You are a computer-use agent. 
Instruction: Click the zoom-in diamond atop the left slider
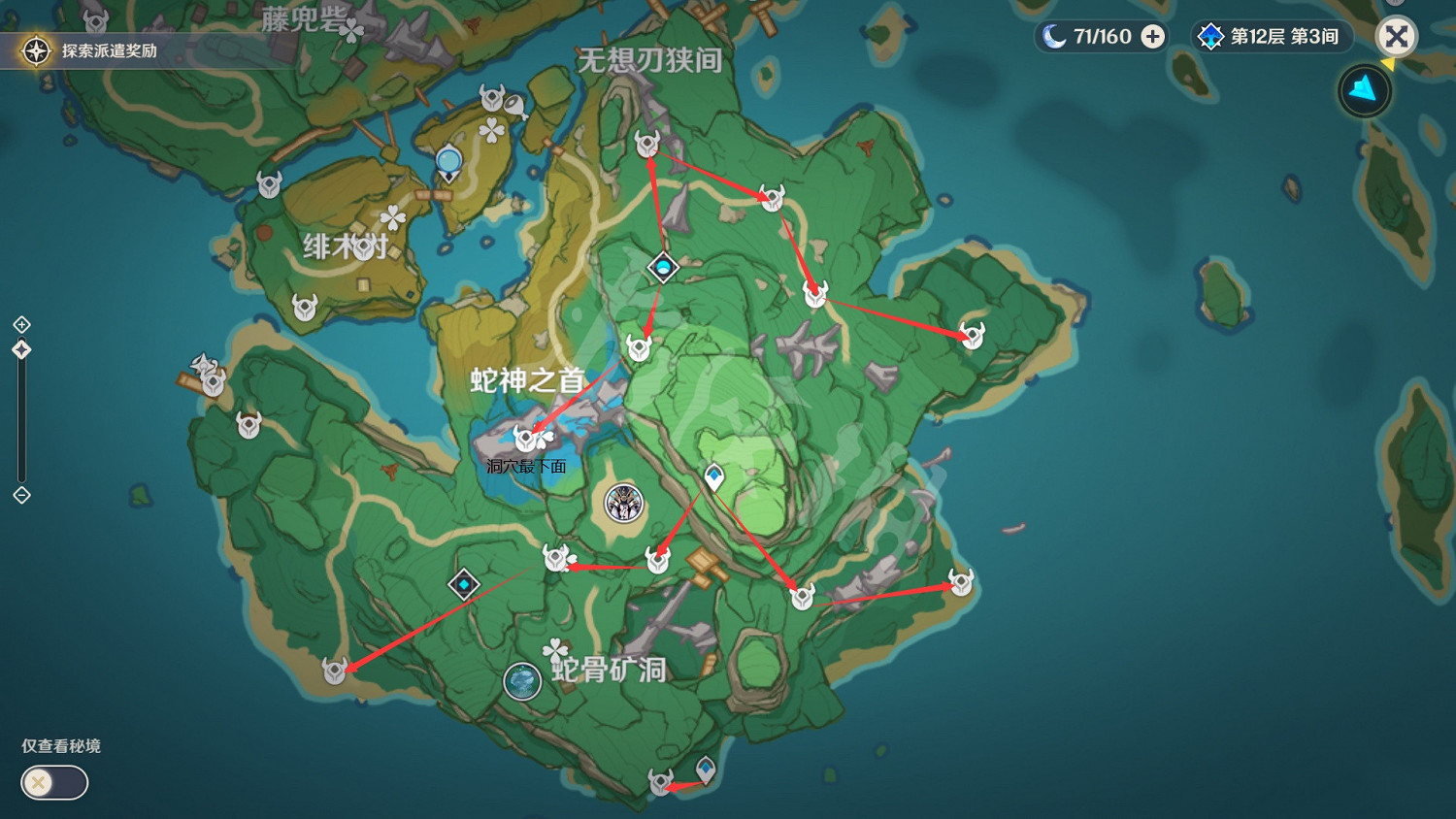pyautogui.click(x=19, y=323)
